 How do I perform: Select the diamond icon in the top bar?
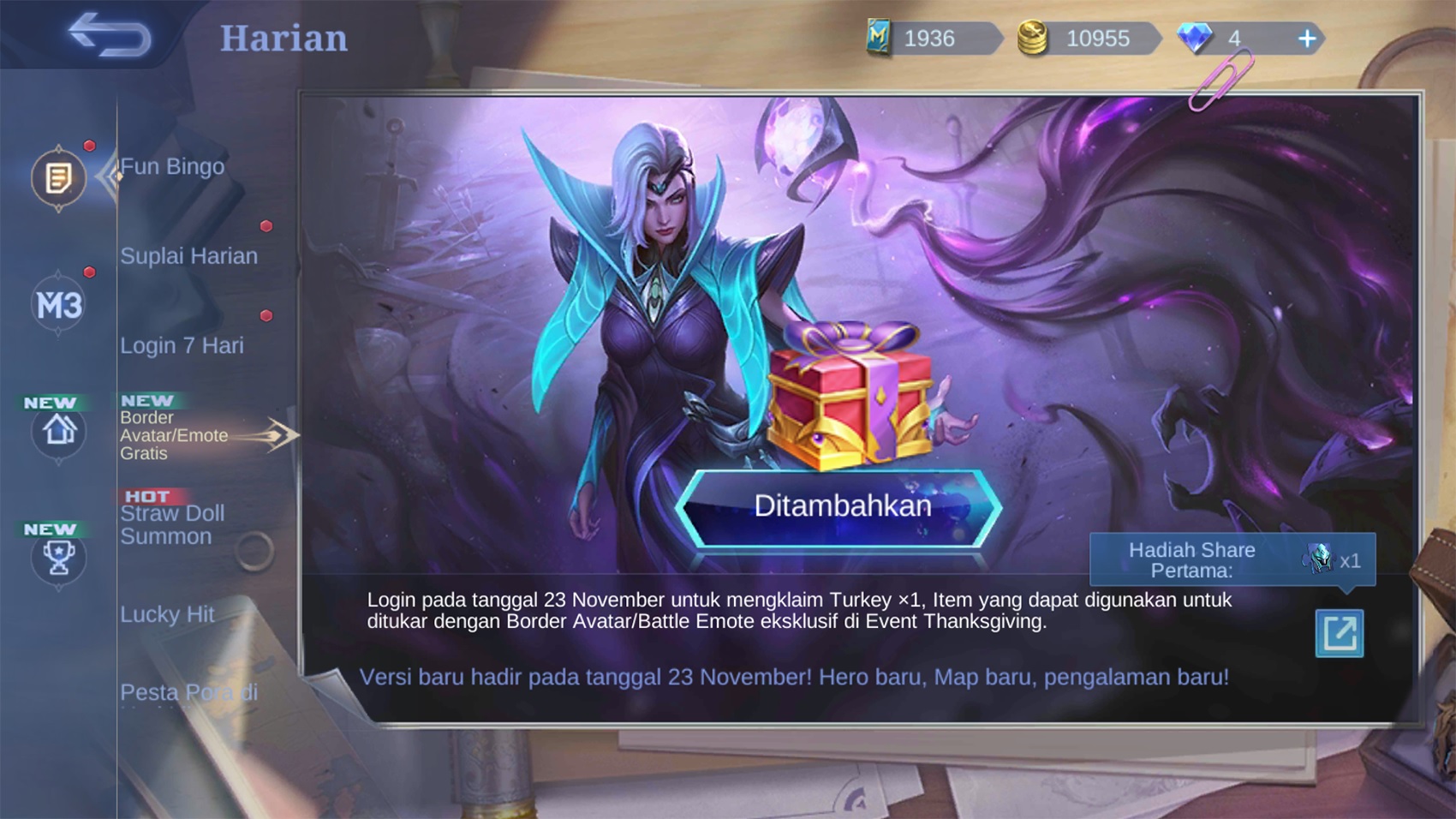pos(1196,37)
